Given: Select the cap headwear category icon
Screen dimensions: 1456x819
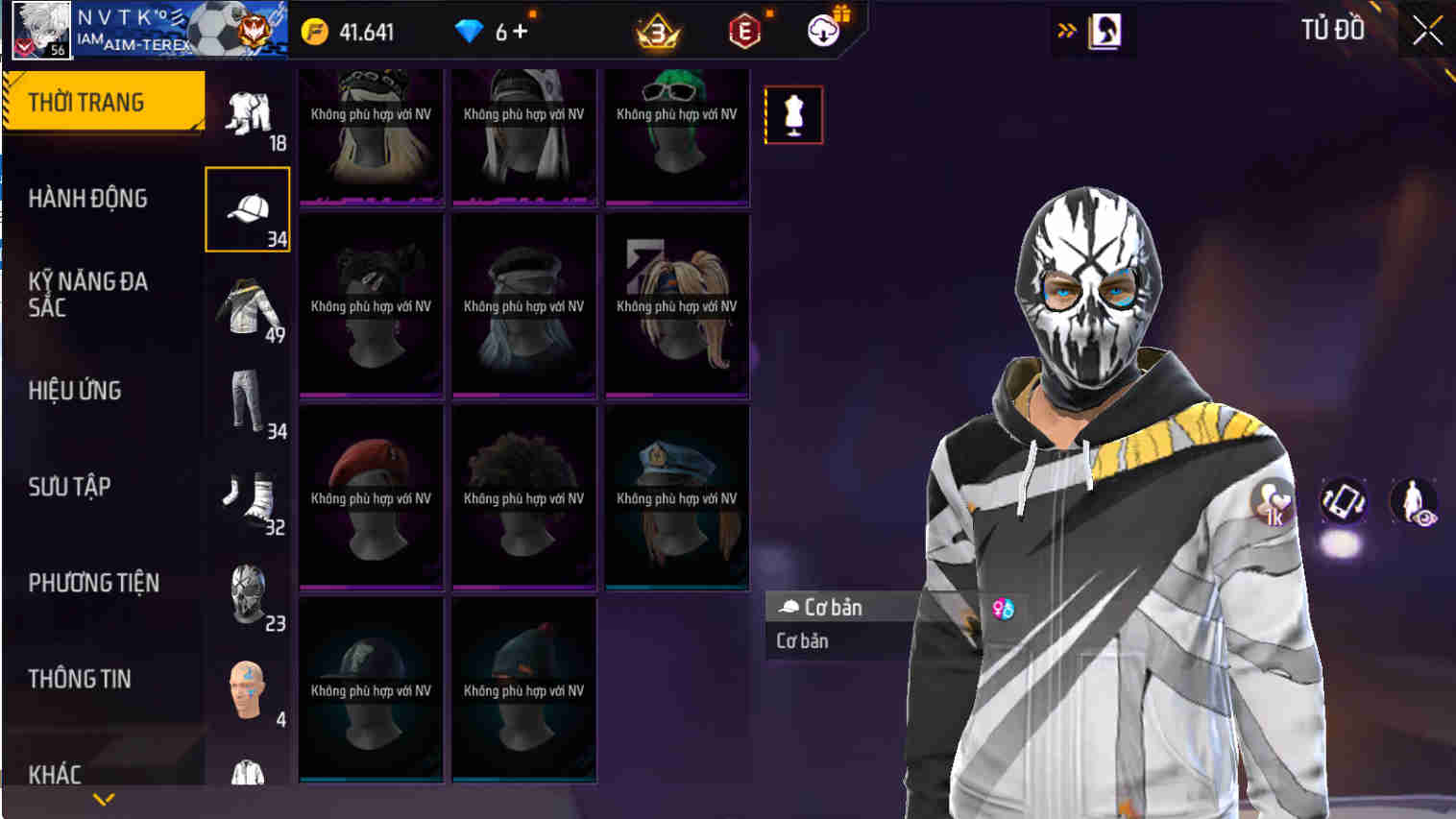Looking at the screenshot, I should pos(246,209).
